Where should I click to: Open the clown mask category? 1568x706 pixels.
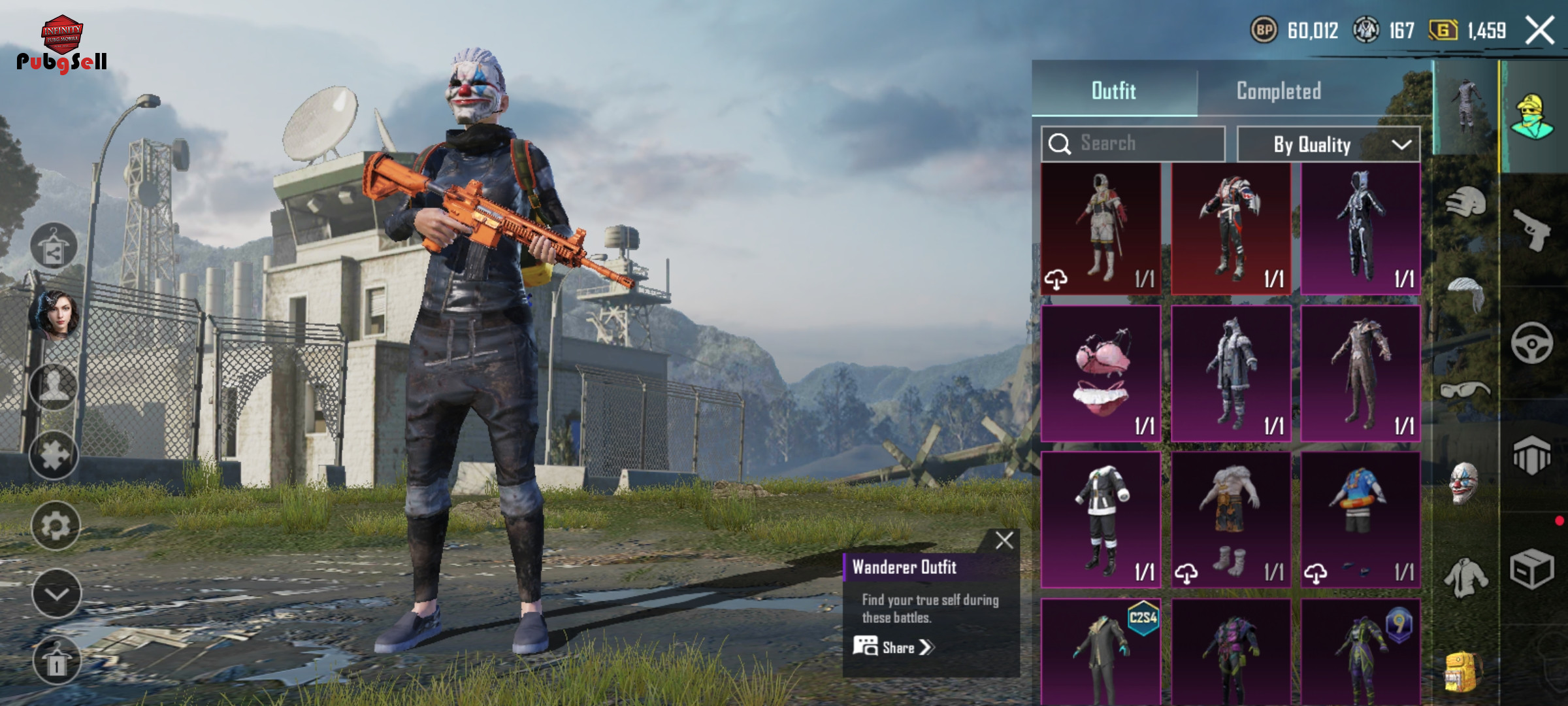click(1464, 484)
